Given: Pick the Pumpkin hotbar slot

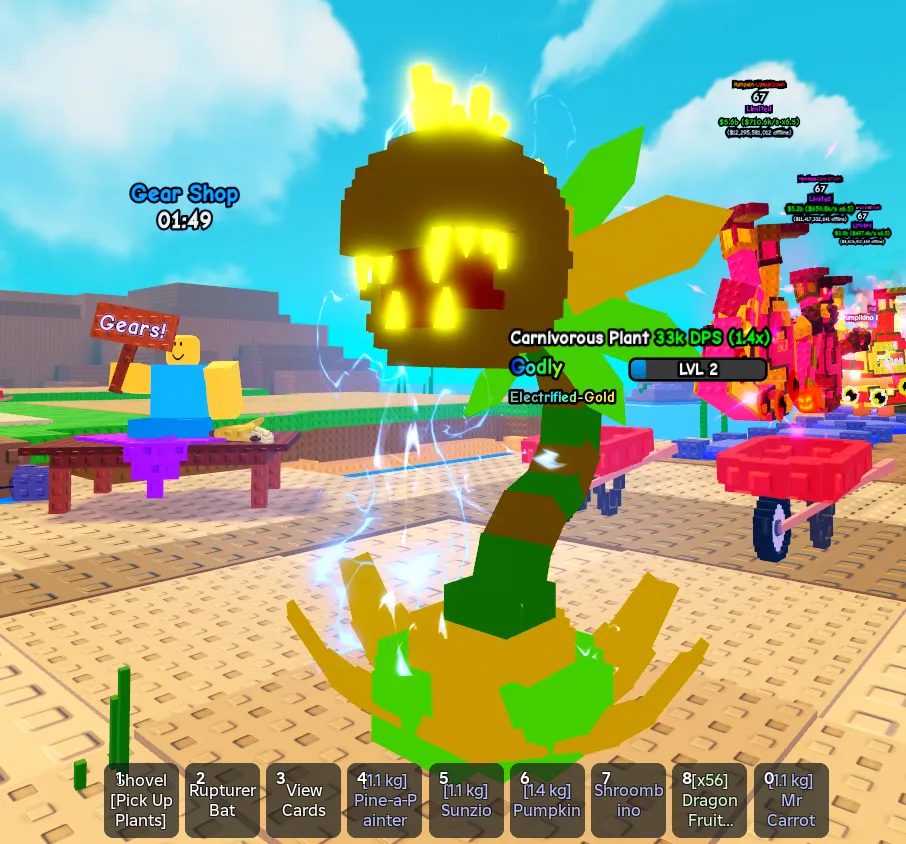Looking at the screenshot, I should click(547, 800).
